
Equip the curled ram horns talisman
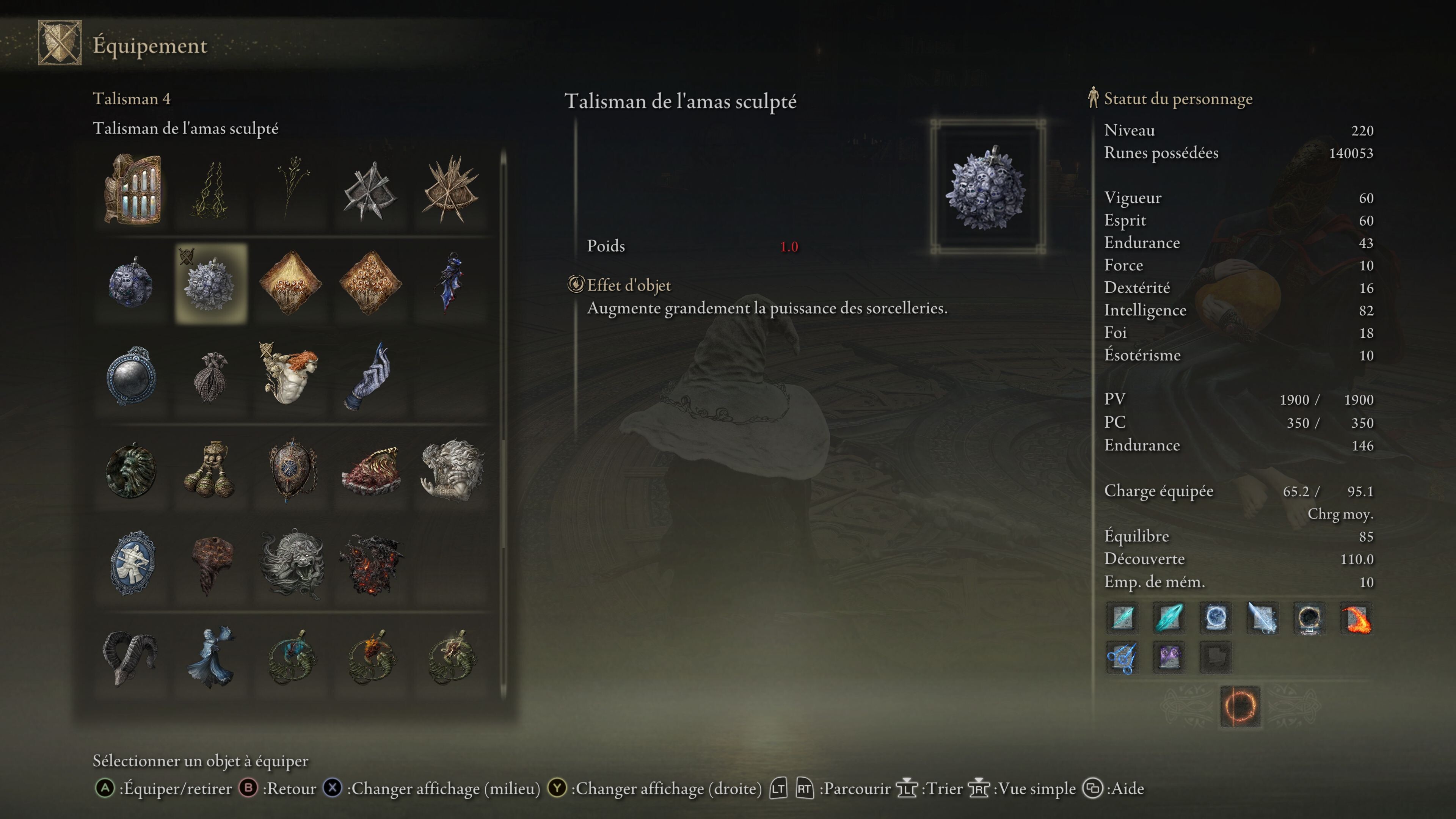130,657
